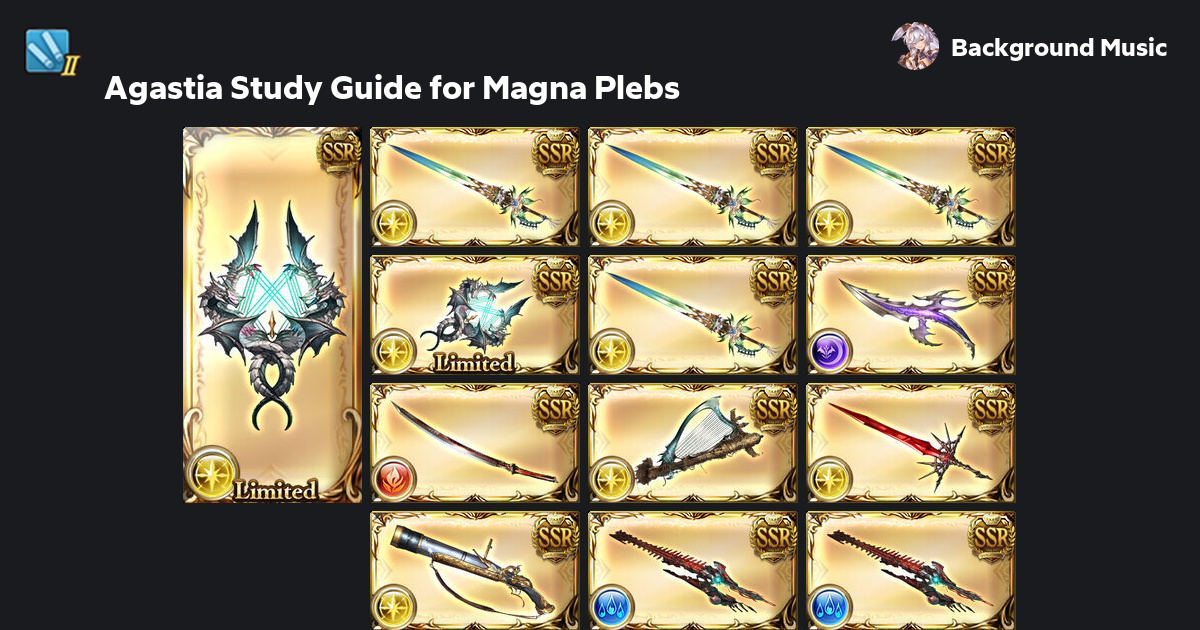Click the blue class icon marked II

pyautogui.click(x=50, y=52)
